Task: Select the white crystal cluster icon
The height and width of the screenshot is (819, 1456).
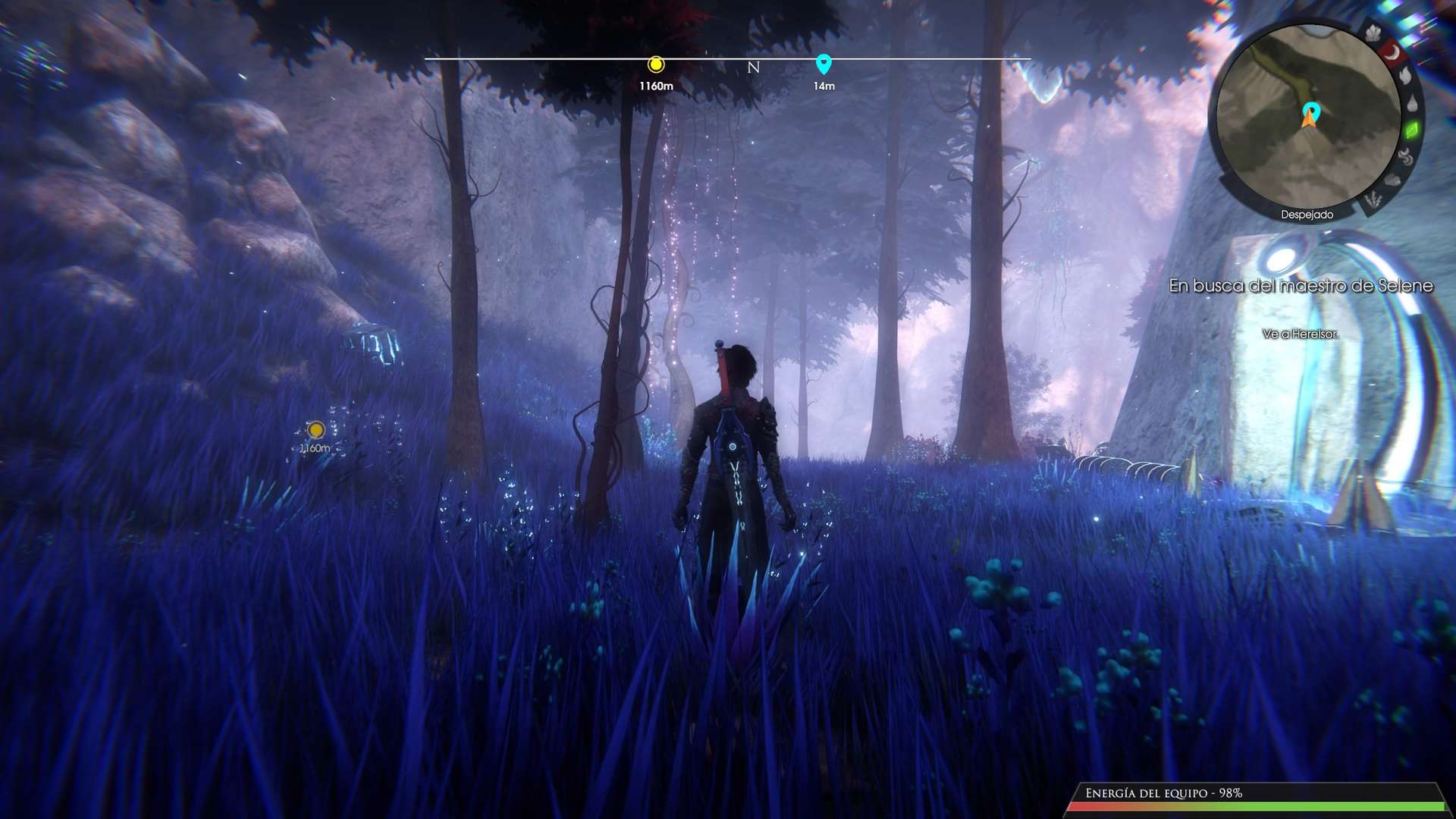Action: [1373, 33]
